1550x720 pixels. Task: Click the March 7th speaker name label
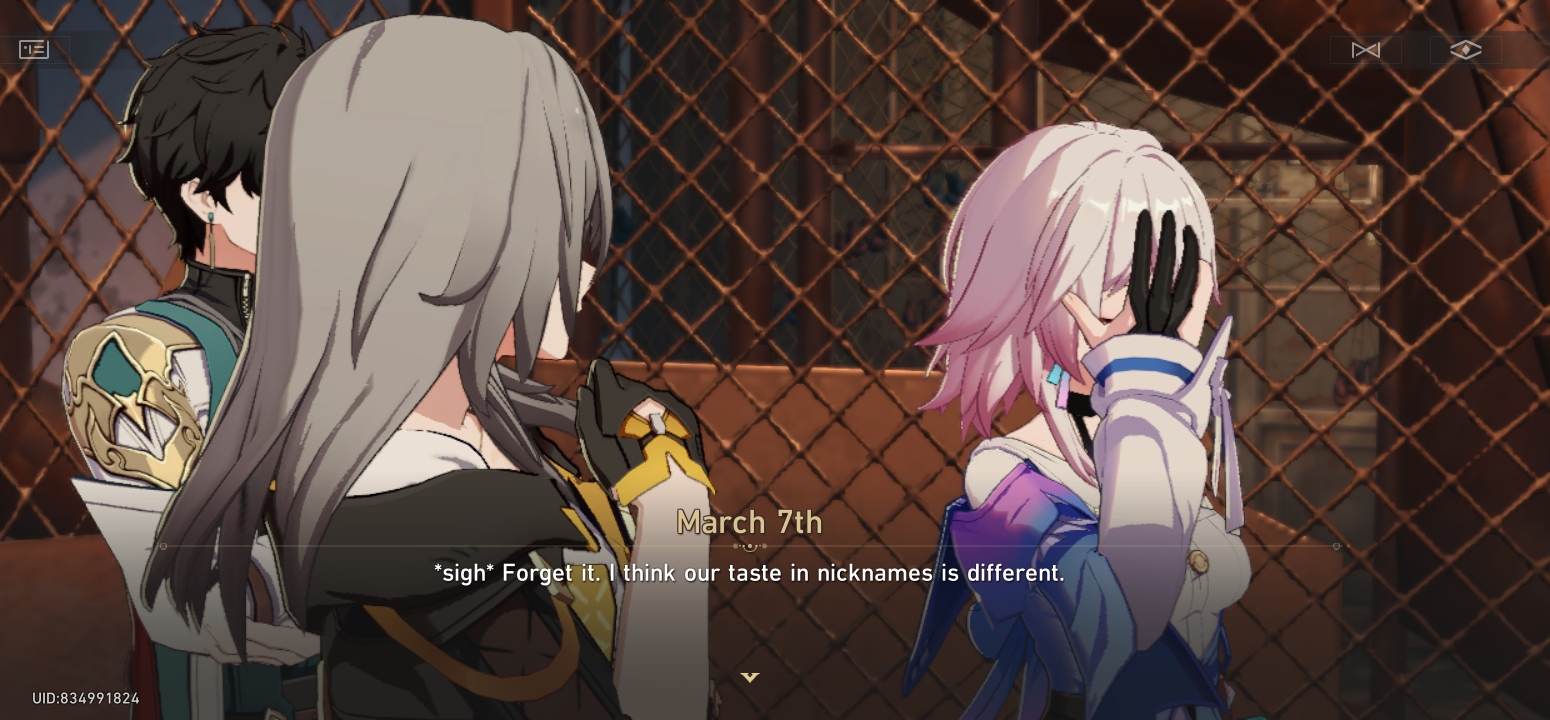[x=749, y=522]
